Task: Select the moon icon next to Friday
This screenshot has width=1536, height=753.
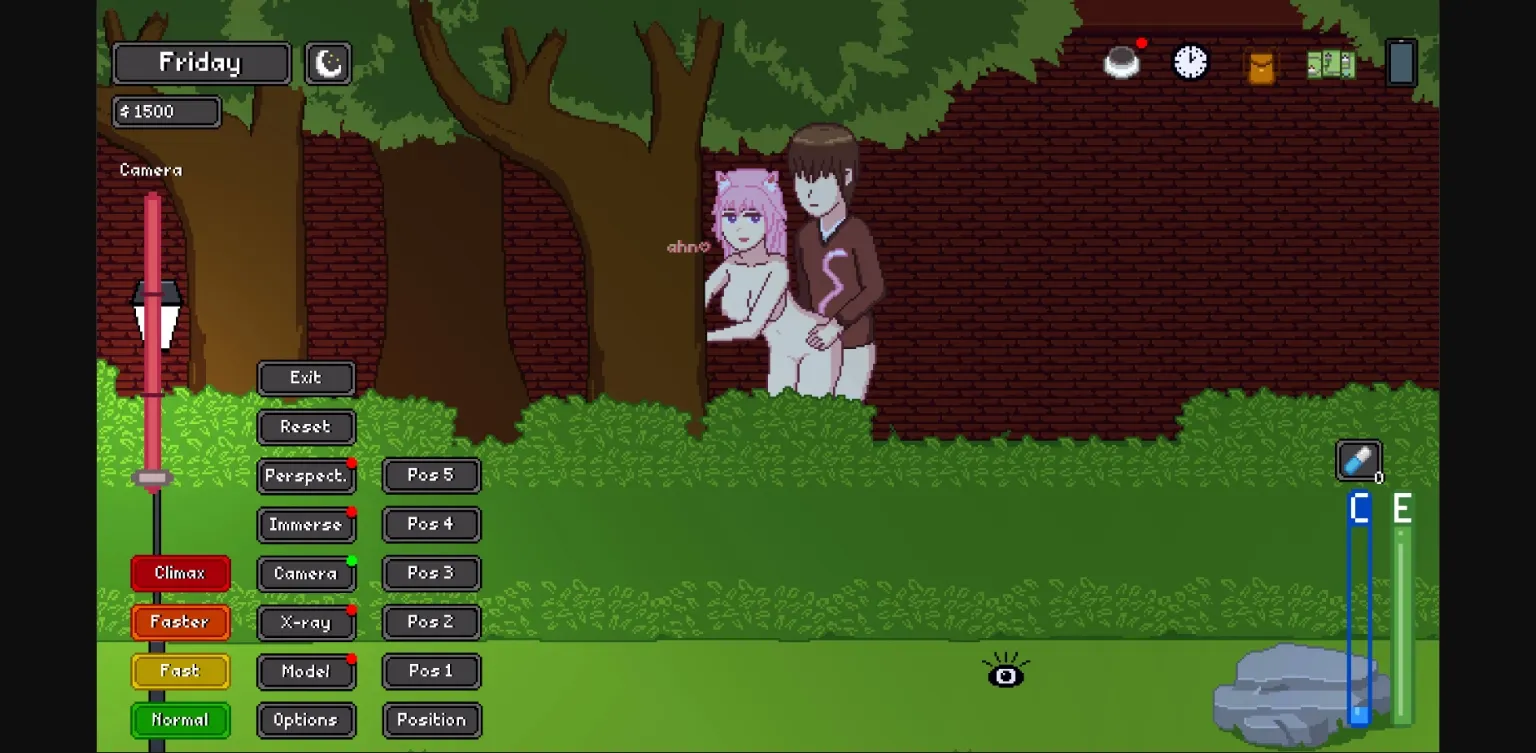Action: (327, 62)
